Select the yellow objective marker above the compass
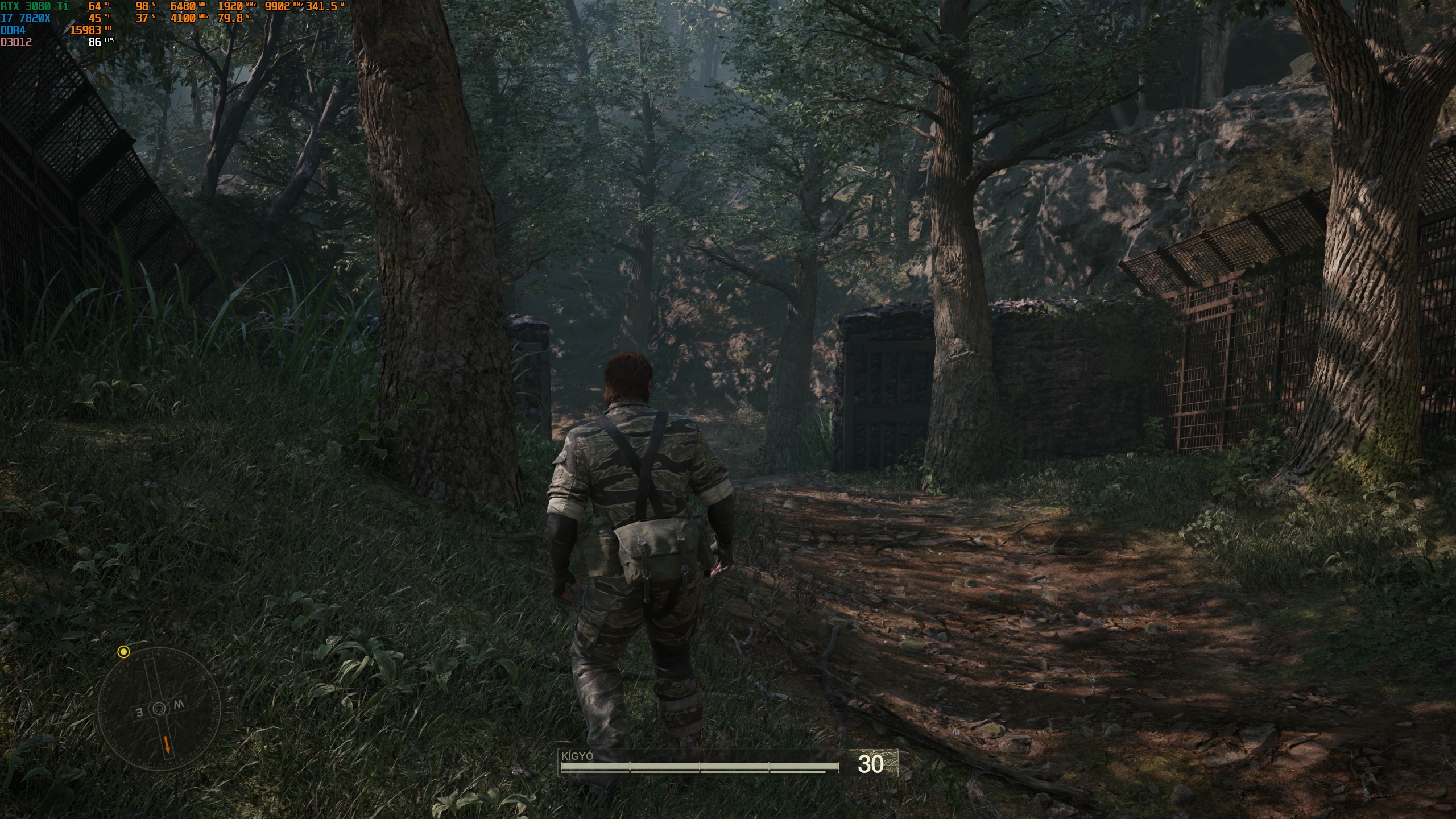 tap(123, 652)
